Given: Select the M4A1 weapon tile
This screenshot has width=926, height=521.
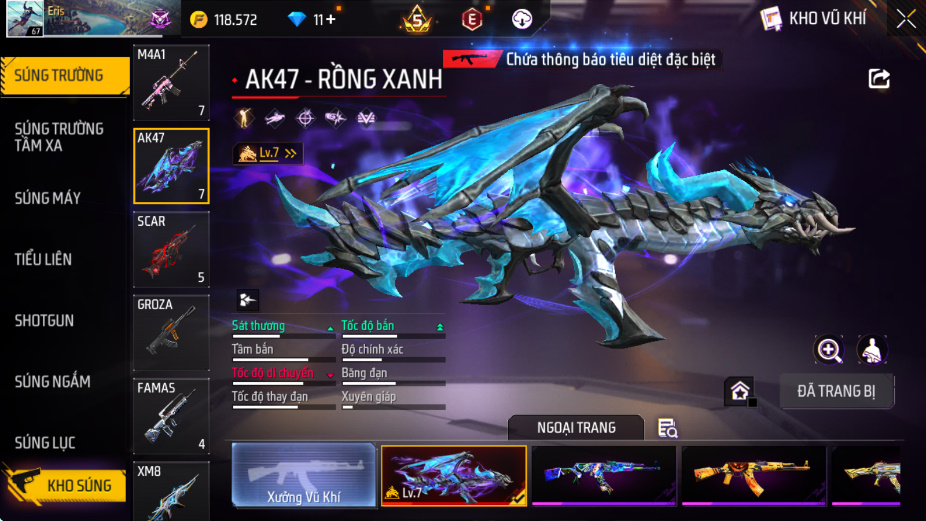Looking at the screenshot, I should (x=171, y=83).
